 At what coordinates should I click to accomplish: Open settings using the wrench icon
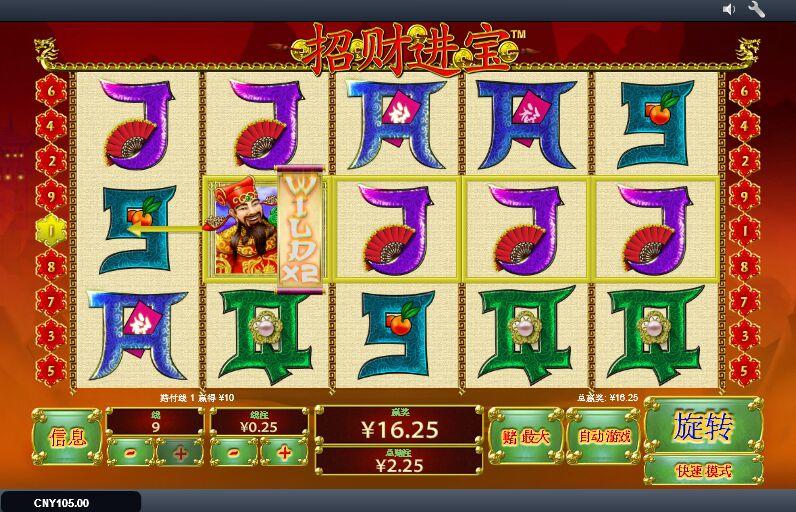point(756,10)
